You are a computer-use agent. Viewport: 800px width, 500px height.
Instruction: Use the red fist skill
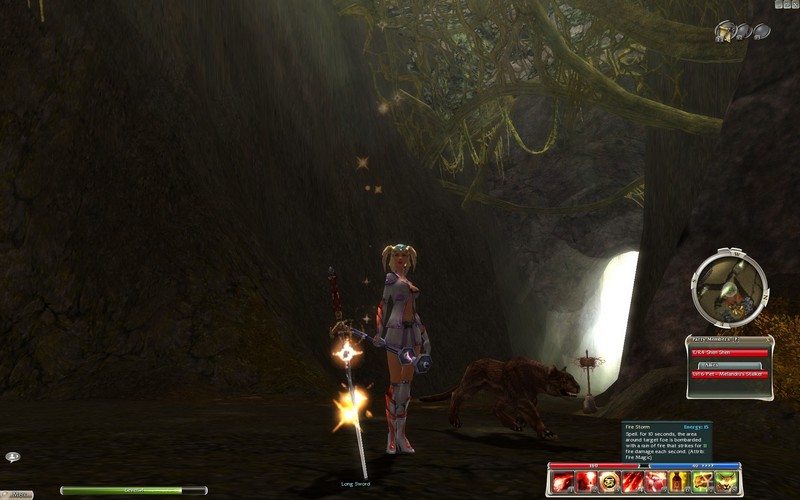click(658, 483)
